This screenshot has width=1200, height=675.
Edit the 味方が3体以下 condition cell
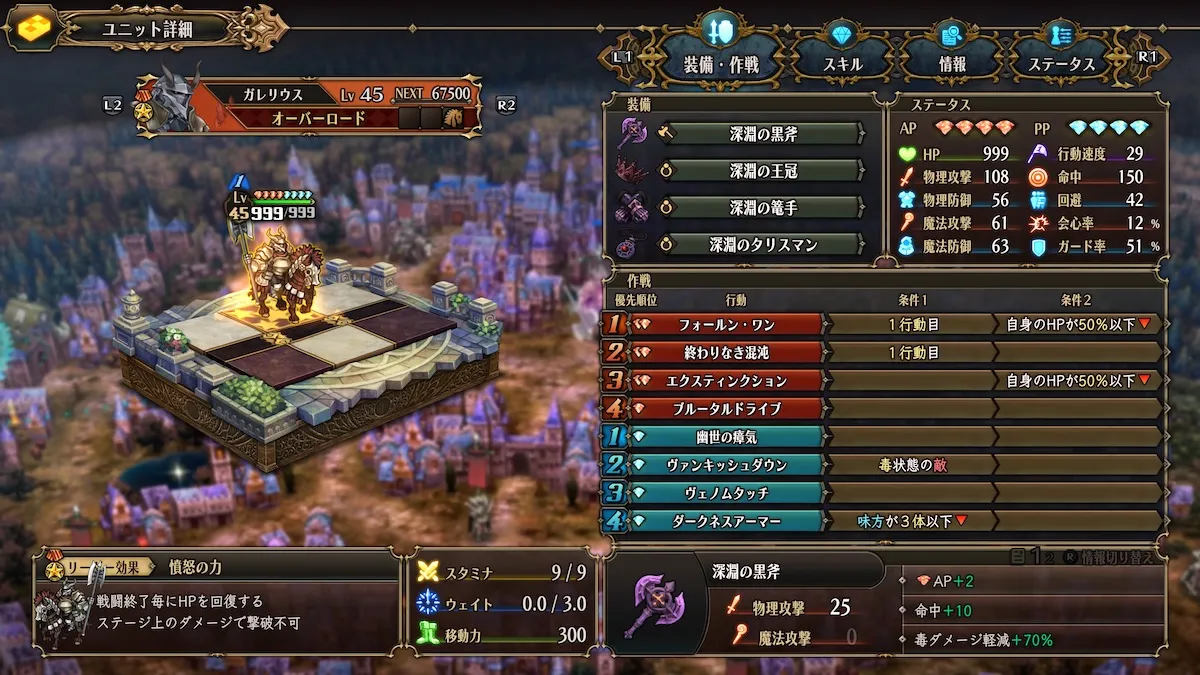click(x=912, y=520)
